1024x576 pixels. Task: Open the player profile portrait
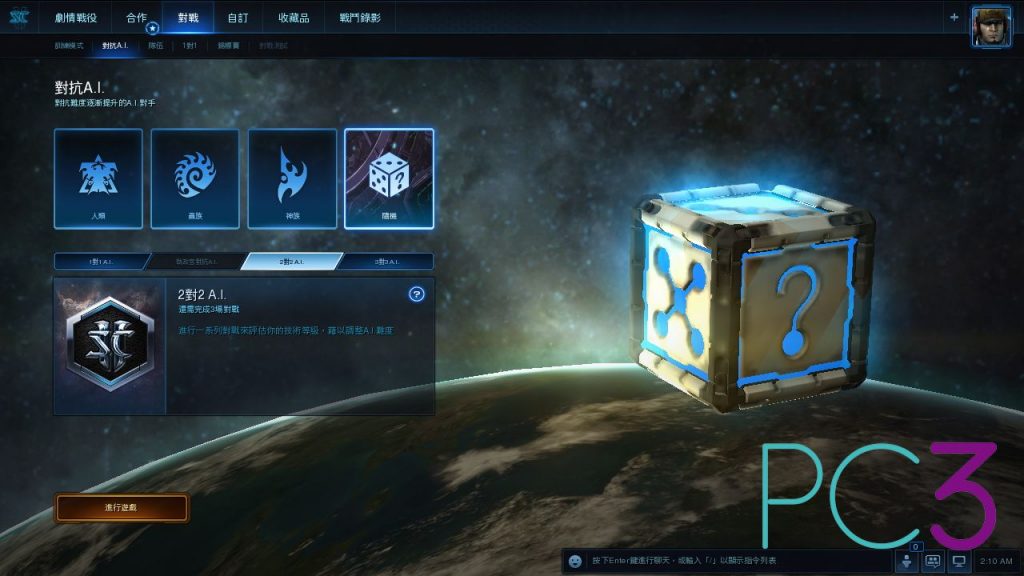click(x=990, y=25)
